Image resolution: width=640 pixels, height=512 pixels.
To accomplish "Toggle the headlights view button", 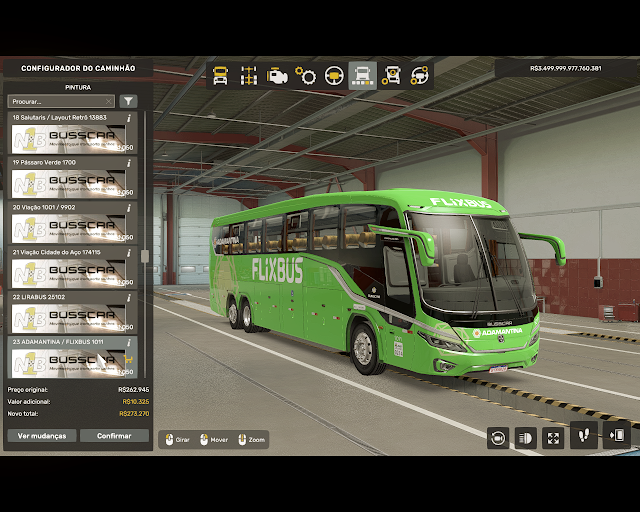I will tap(525, 437).
